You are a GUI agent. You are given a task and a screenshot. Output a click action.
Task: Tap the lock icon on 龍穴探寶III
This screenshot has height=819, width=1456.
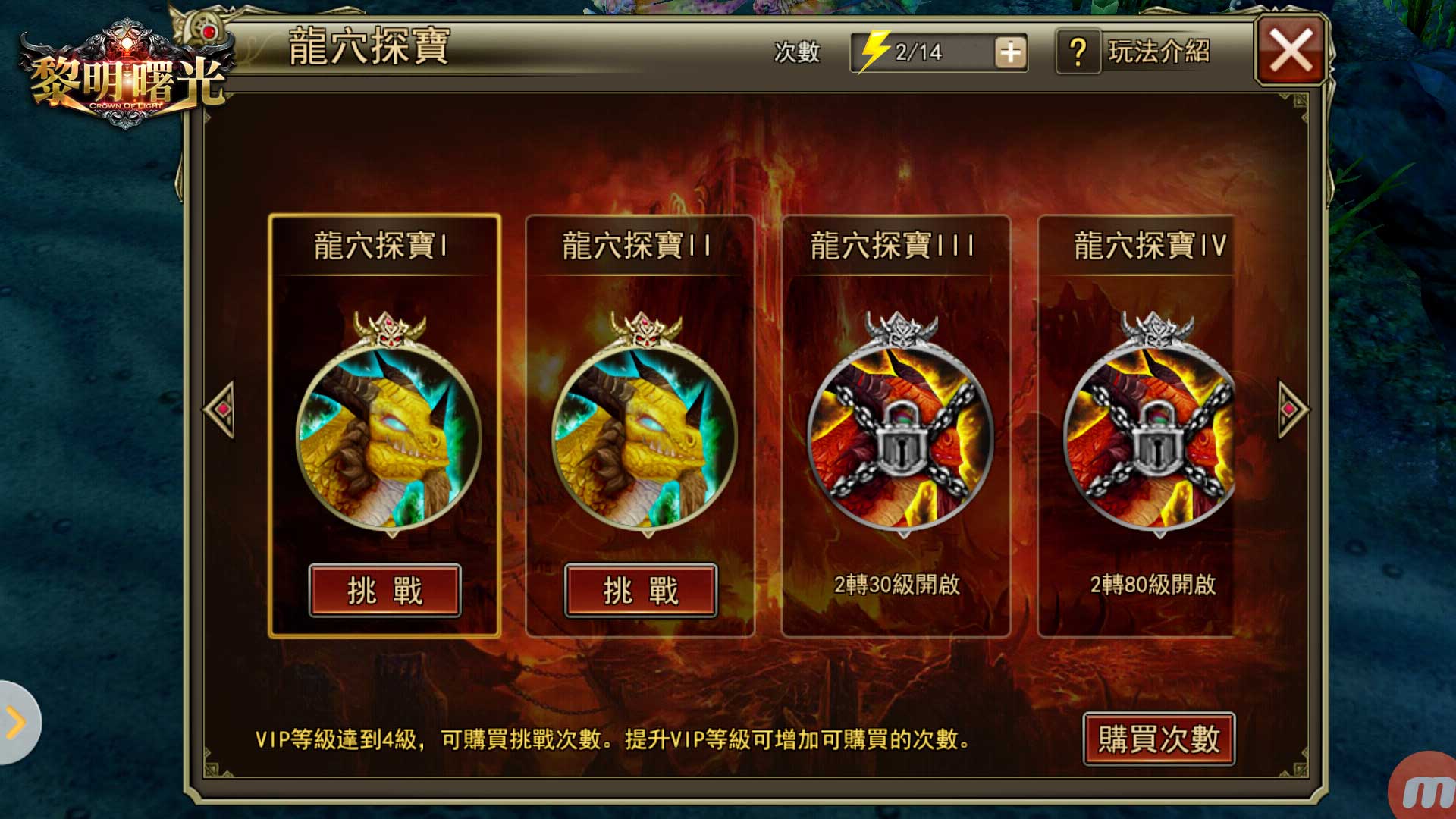(x=899, y=447)
